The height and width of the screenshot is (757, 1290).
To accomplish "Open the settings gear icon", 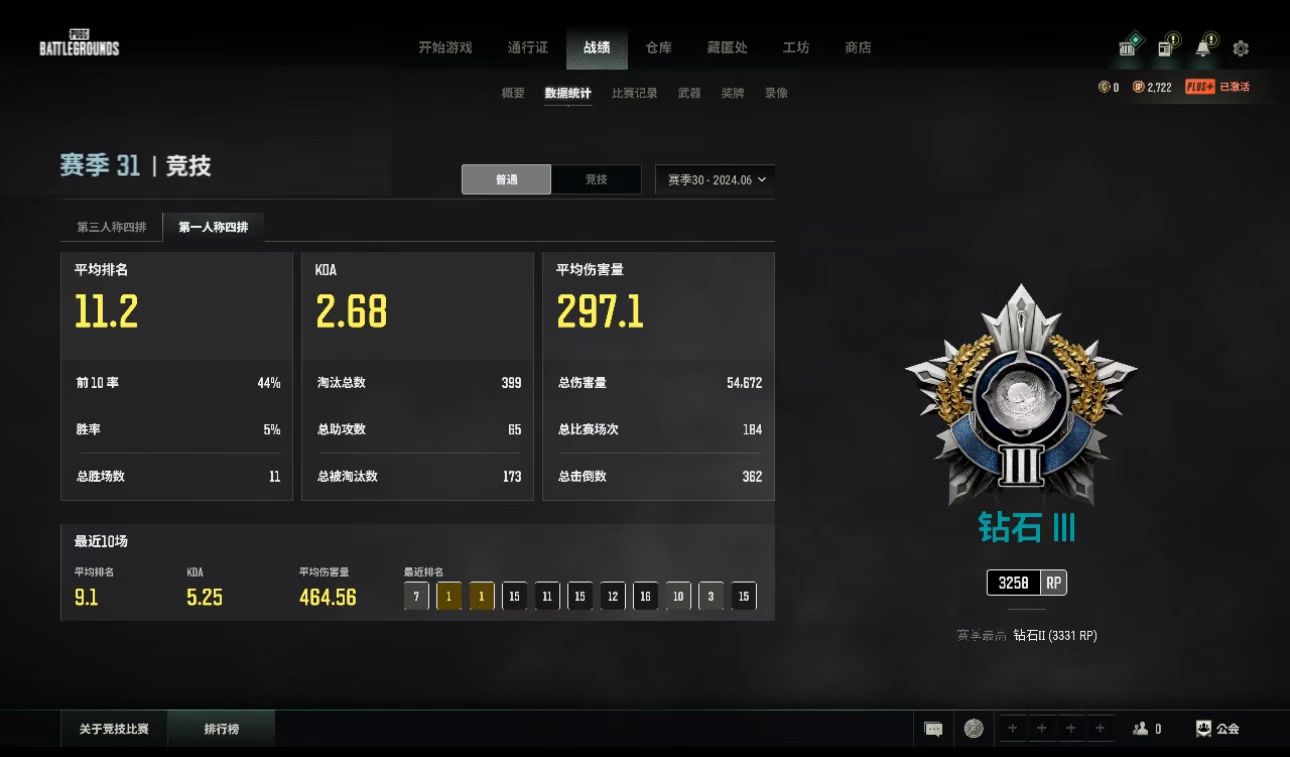I will (x=1241, y=48).
